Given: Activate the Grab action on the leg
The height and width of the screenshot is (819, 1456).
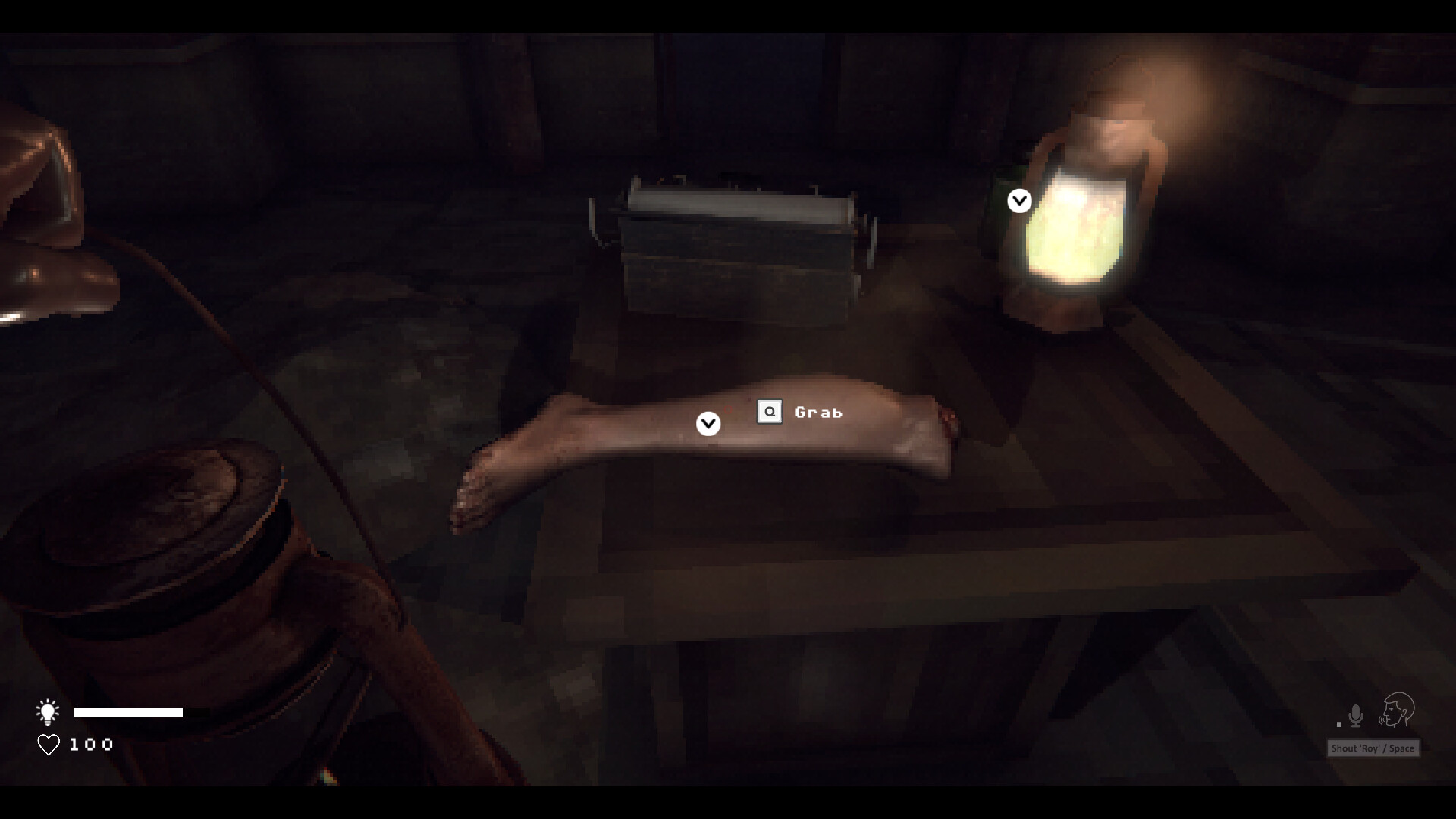Looking at the screenshot, I should (770, 412).
